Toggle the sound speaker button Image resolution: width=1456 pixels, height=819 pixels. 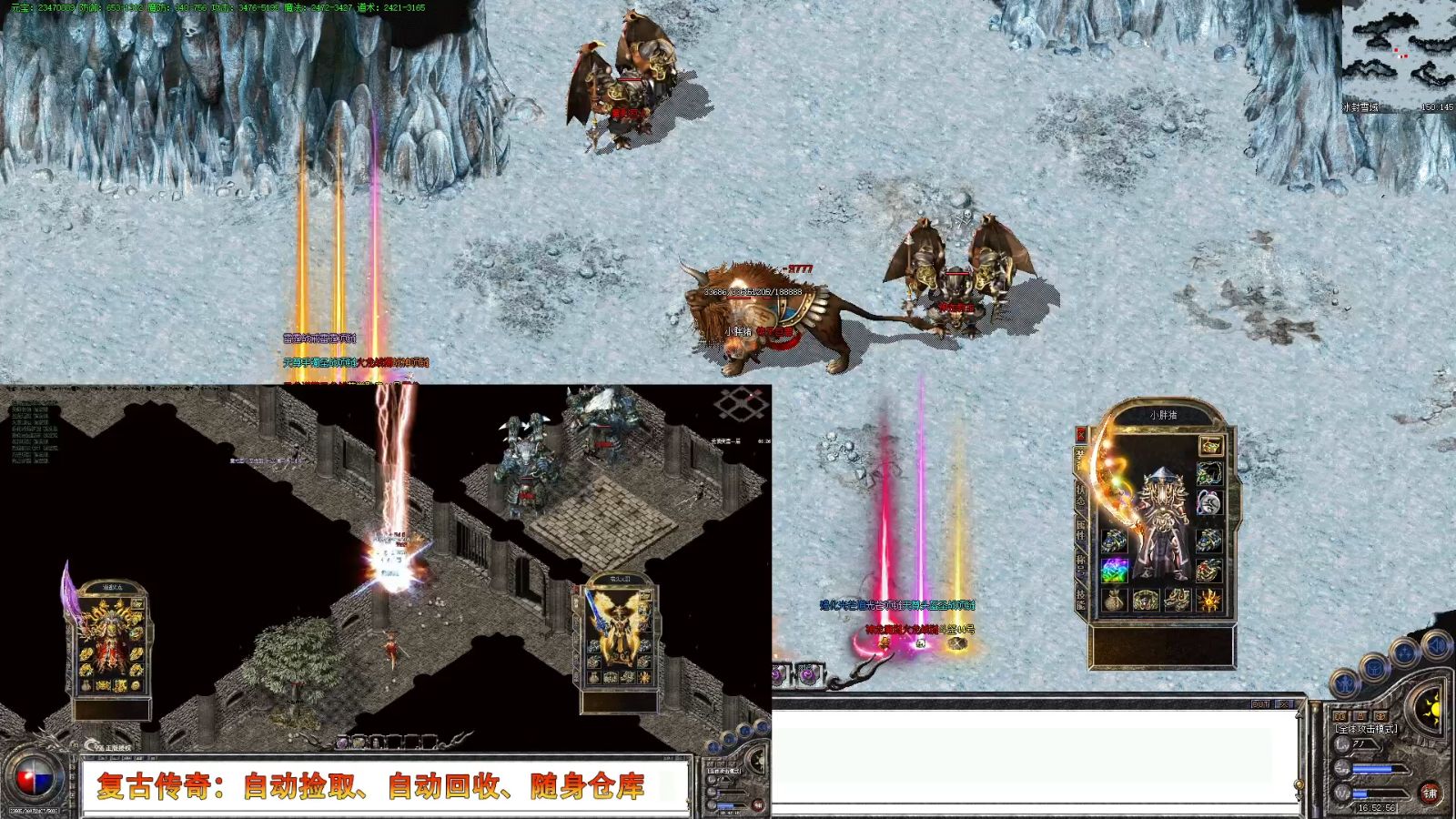tap(1436, 645)
